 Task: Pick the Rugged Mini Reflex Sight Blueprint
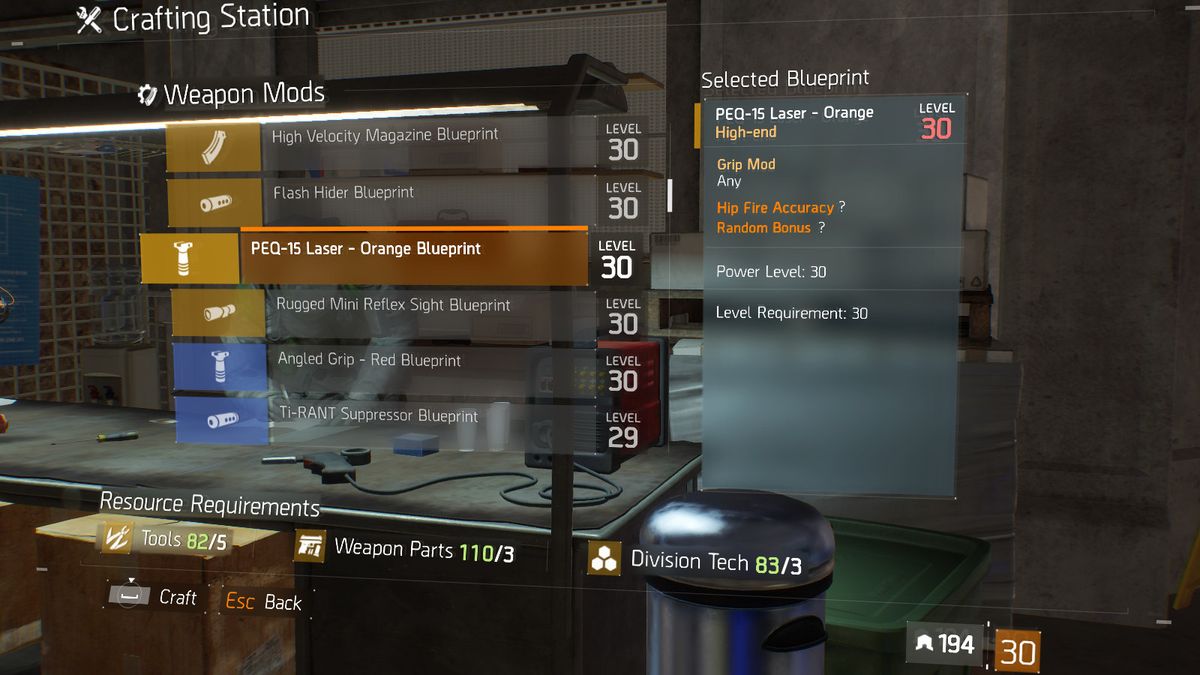(393, 307)
